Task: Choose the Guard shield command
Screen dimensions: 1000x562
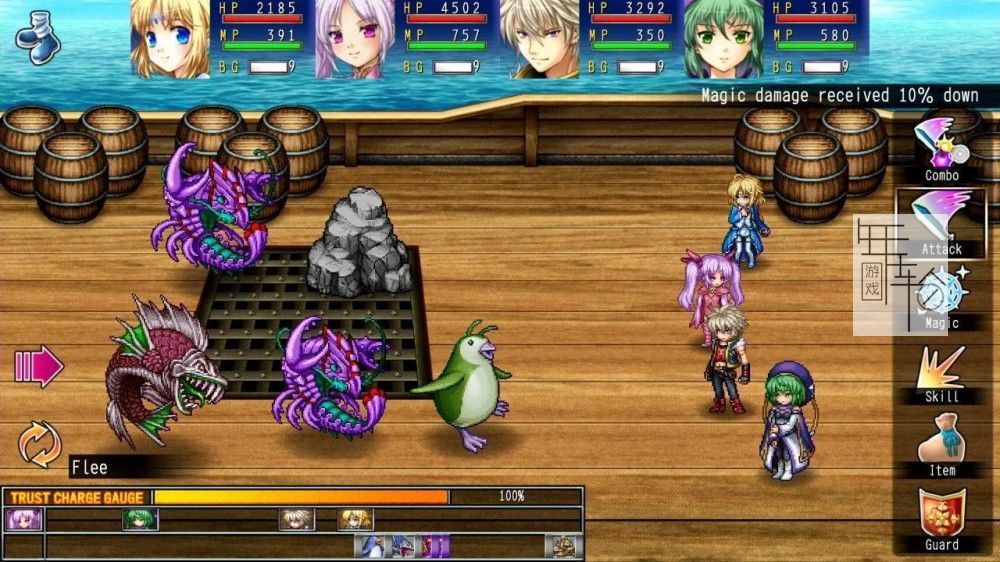Action: (942, 518)
